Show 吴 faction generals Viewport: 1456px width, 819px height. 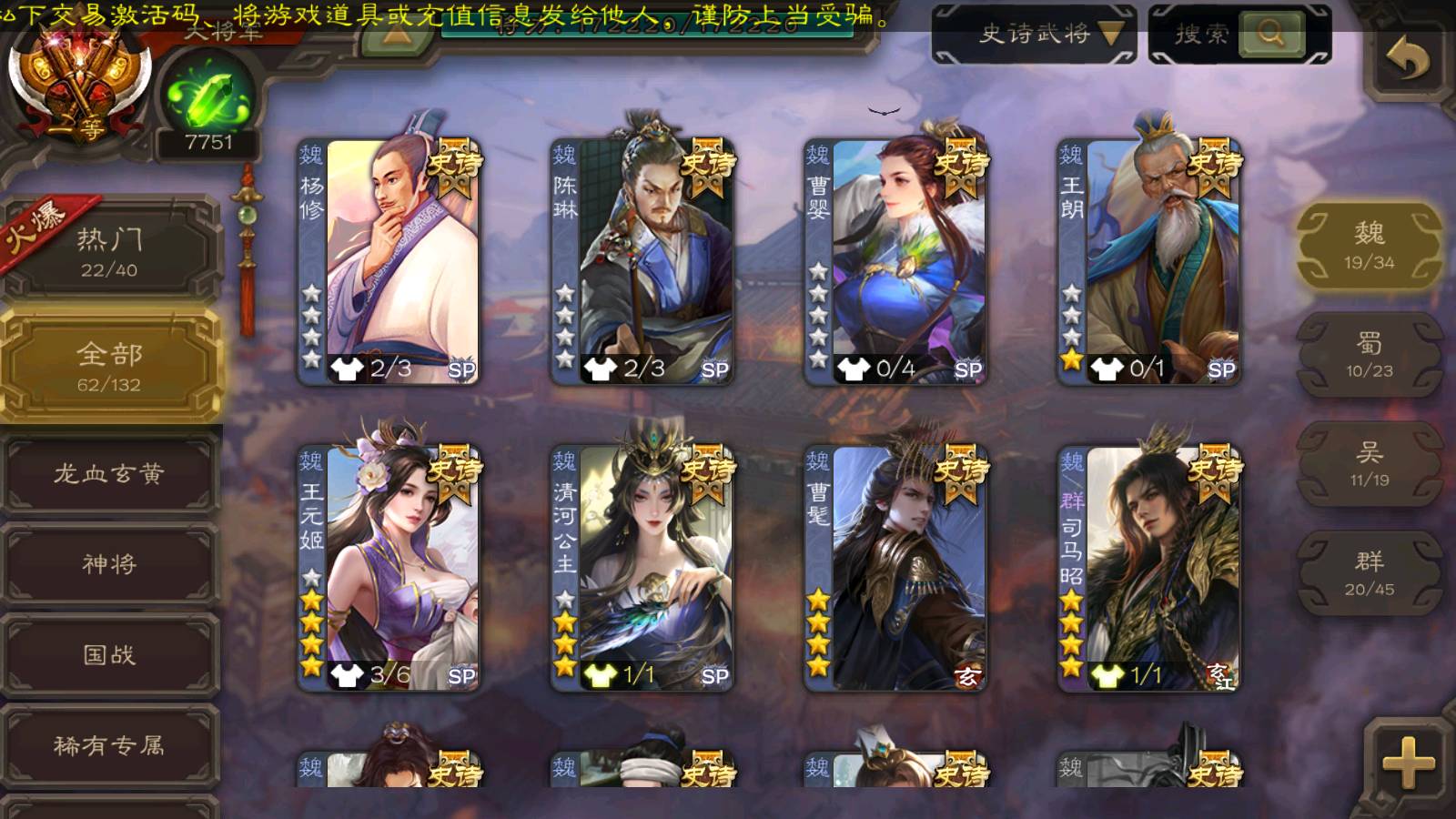[x=1369, y=464]
